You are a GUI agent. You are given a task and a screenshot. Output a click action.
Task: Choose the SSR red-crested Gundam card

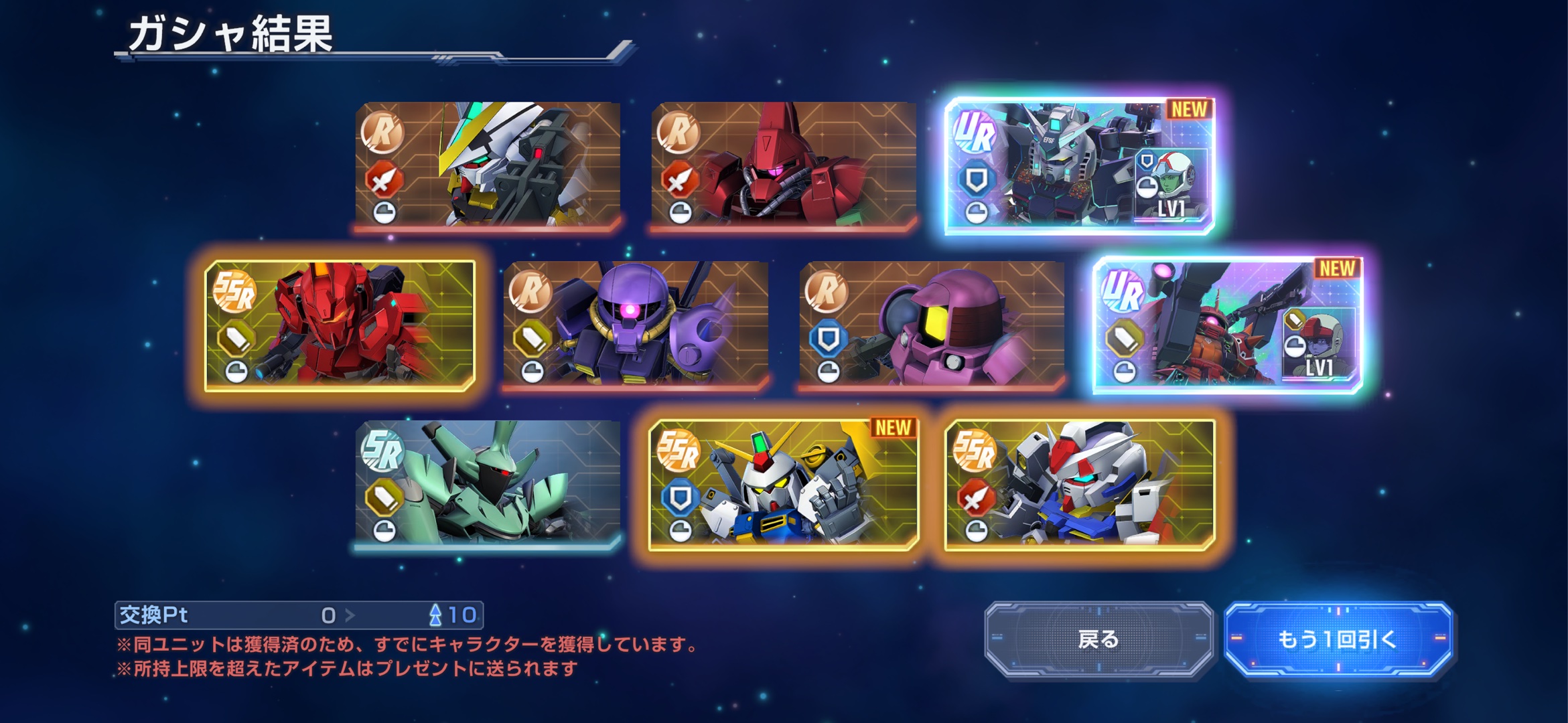tap(1079, 485)
